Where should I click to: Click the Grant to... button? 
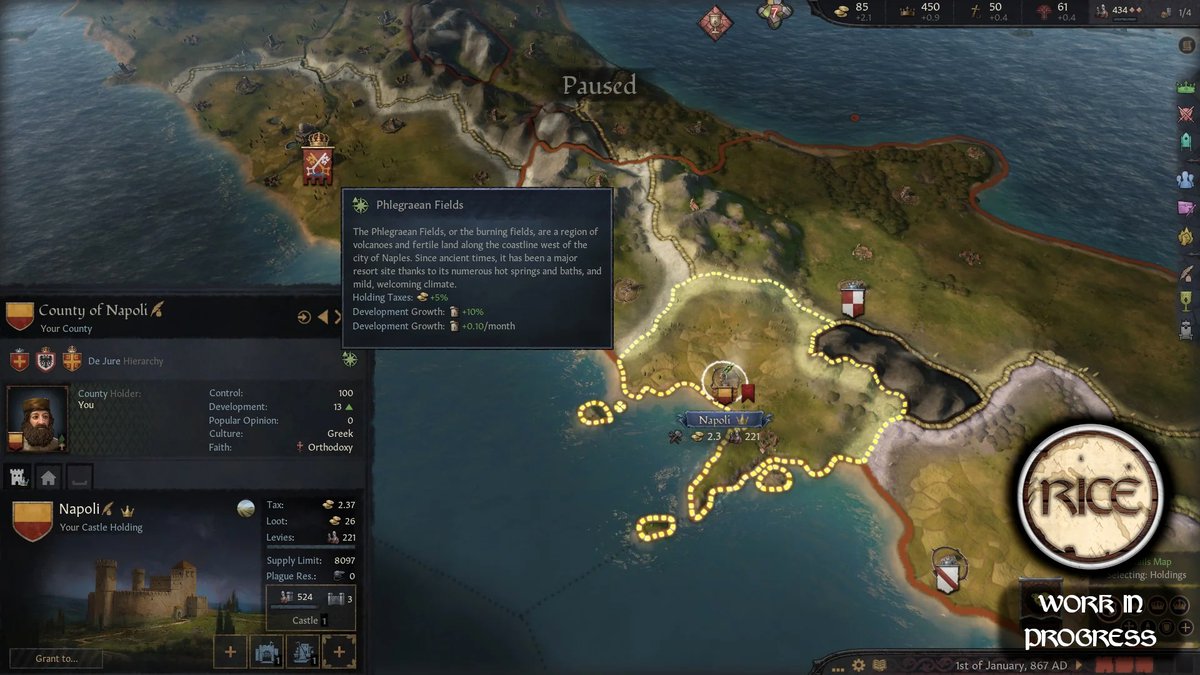pyautogui.click(x=56, y=658)
